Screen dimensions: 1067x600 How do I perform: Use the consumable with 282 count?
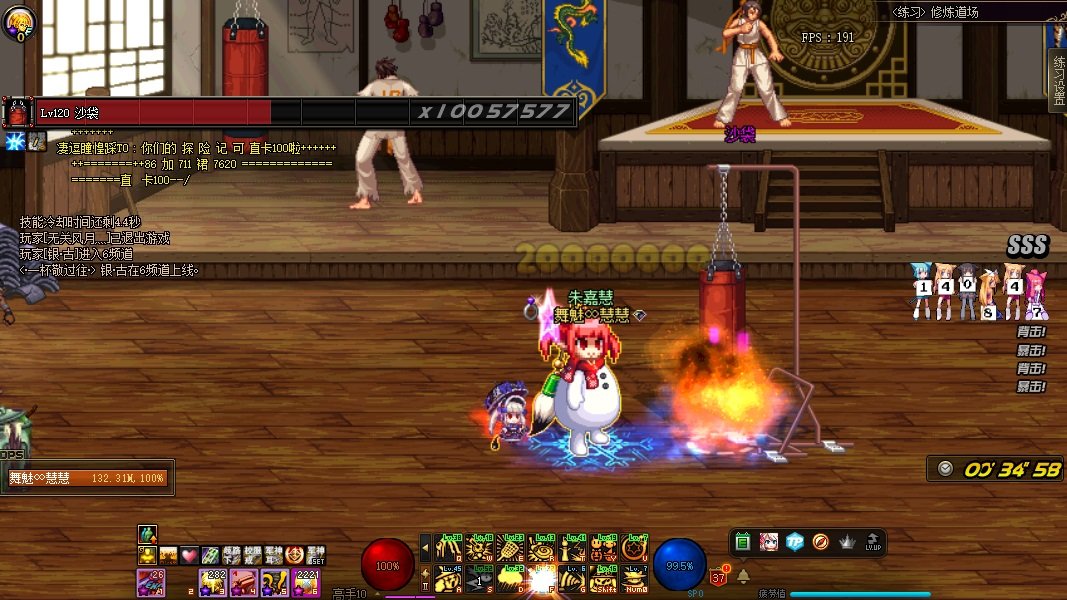click(213, 581)
